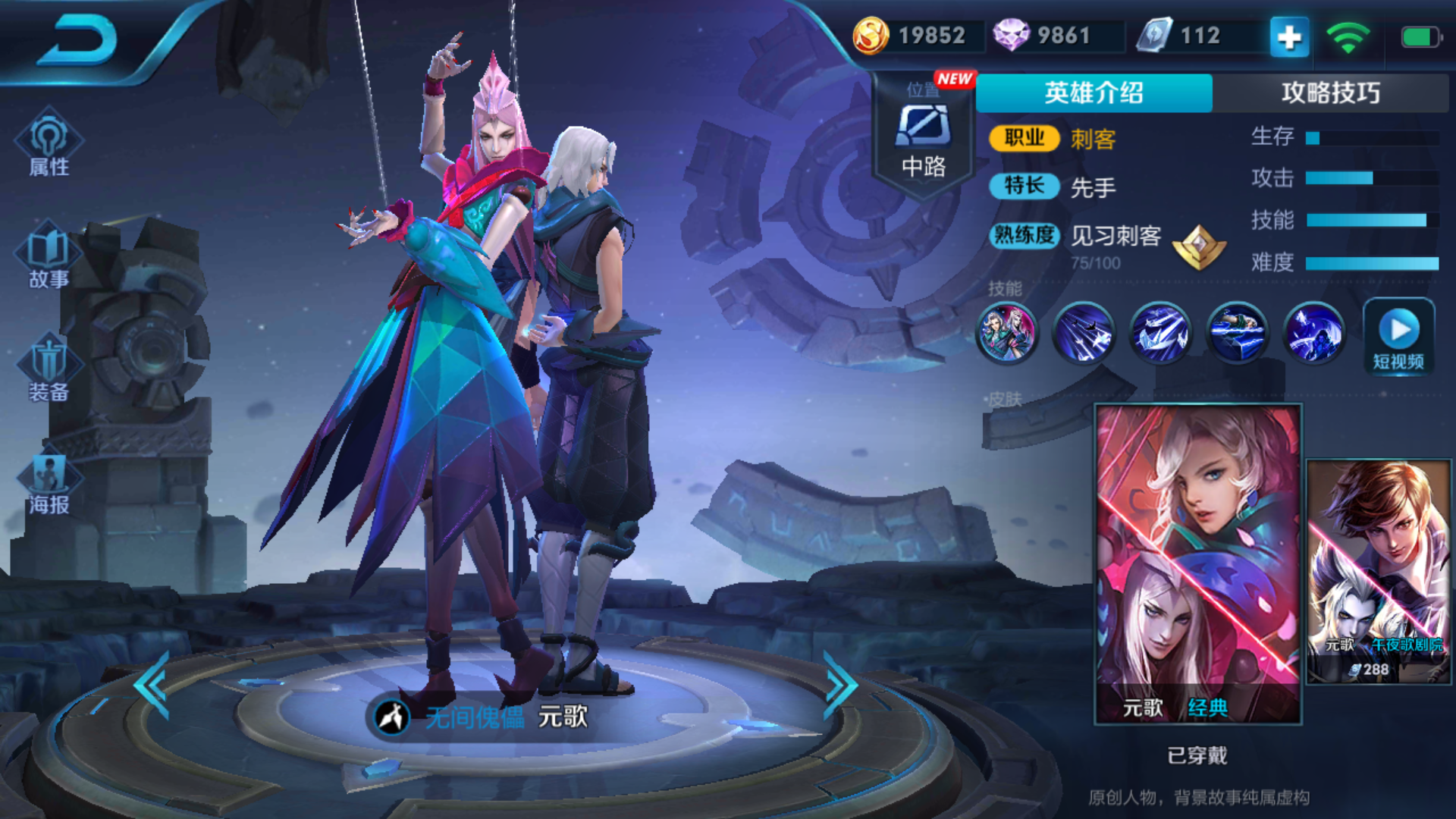Click the blue plus add-currency button
This screenshot has width=1456, height=819.
coord(1289,36)
